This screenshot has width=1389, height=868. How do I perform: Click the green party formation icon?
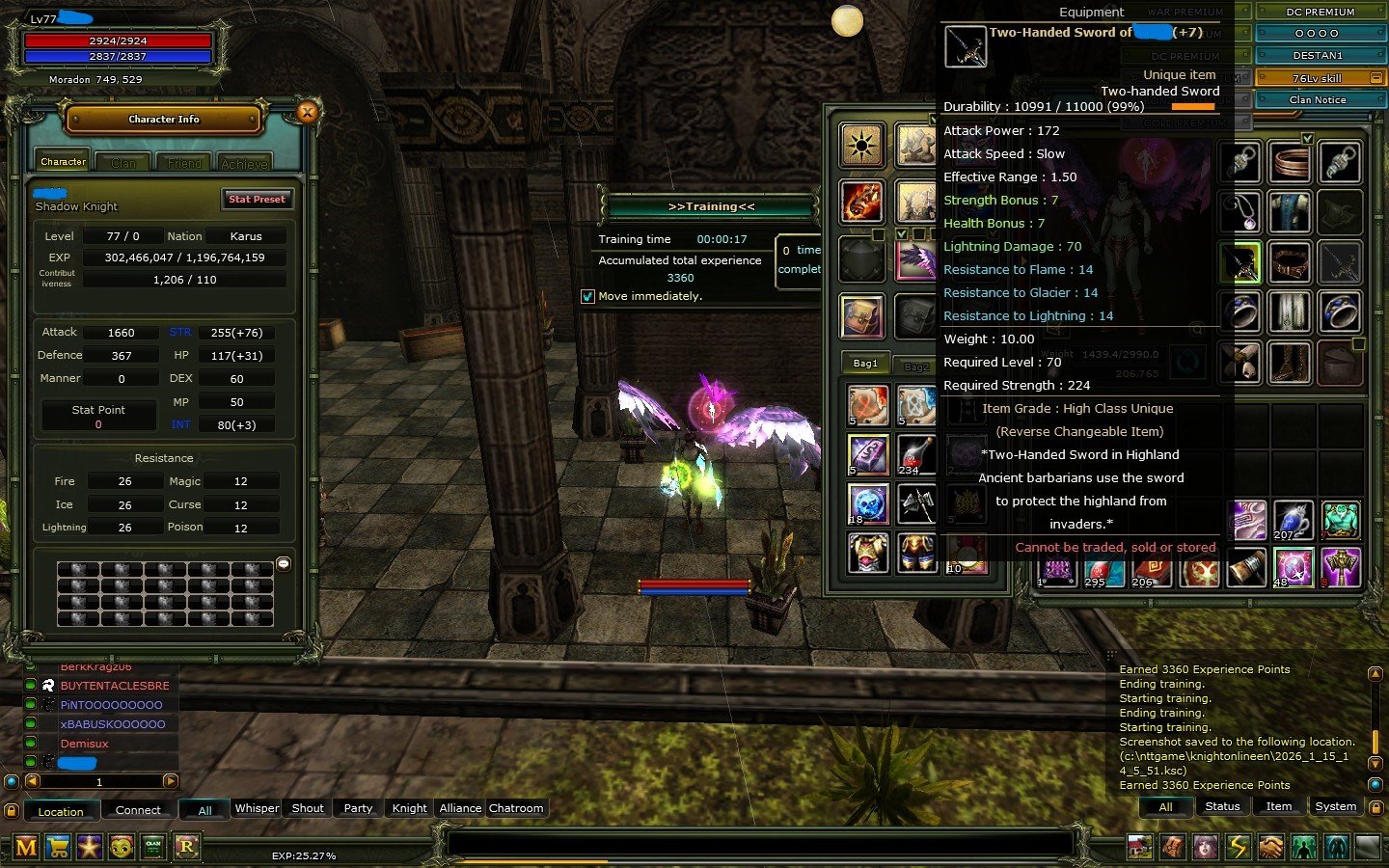(x=1304, y=847)
